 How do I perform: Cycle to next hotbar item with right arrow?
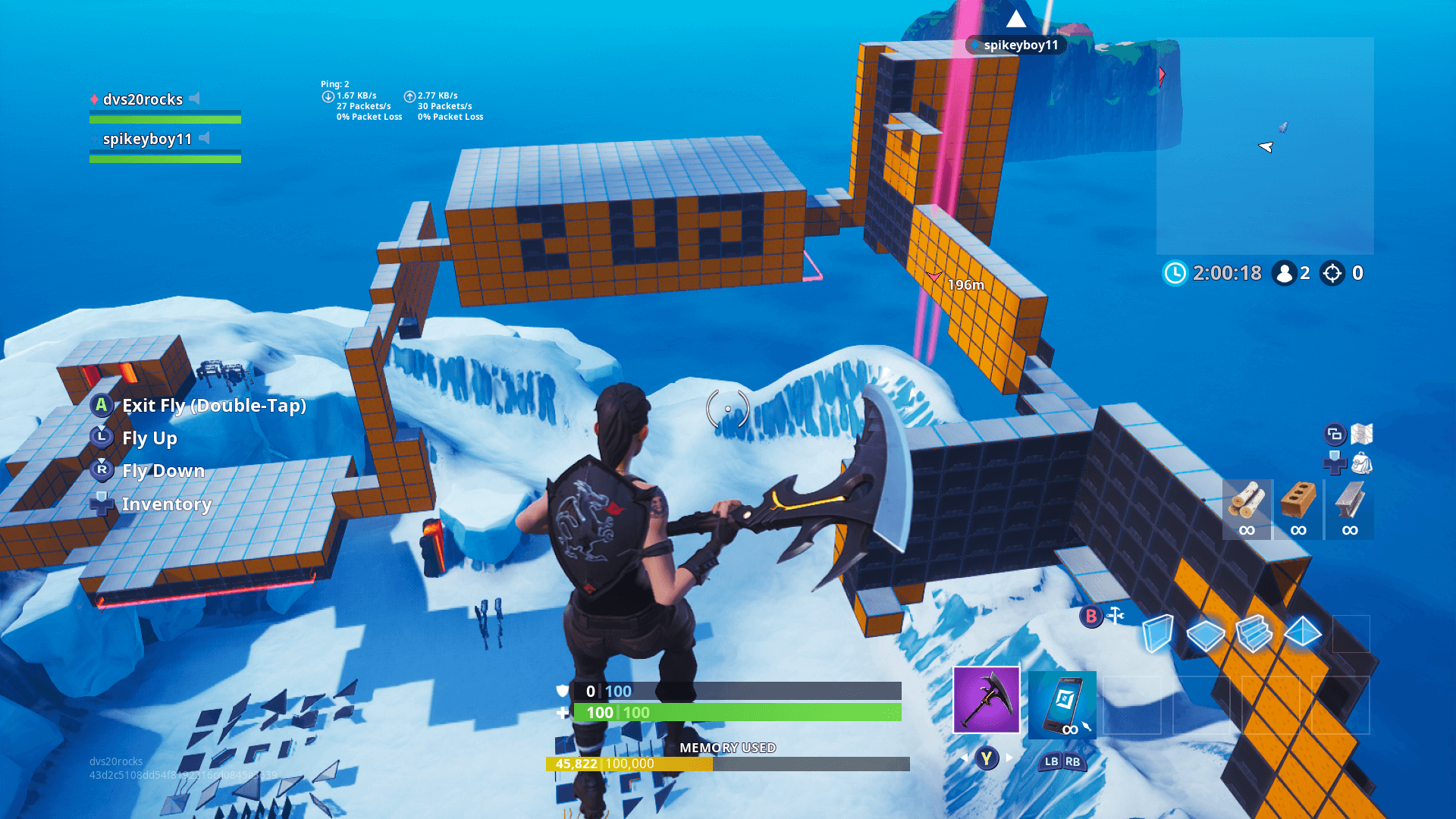[x=1011, y=756]
